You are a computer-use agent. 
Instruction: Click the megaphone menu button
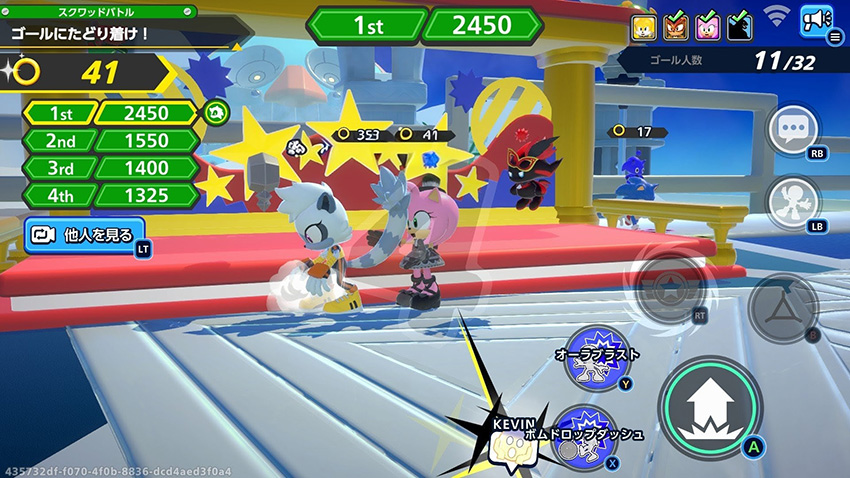point(817,21)
